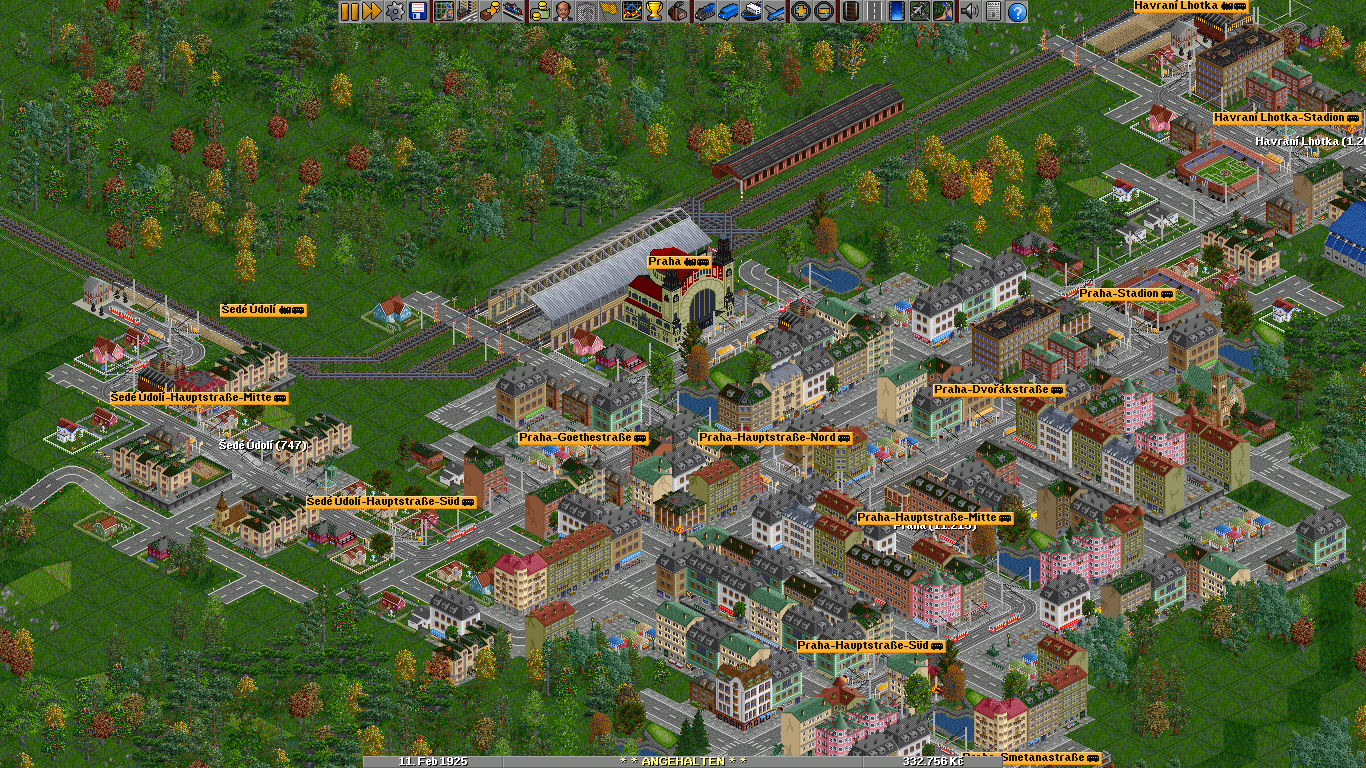Display the graphs menu
The height and width of the screenshot is (768, 1366).
[x=632, y=11]
